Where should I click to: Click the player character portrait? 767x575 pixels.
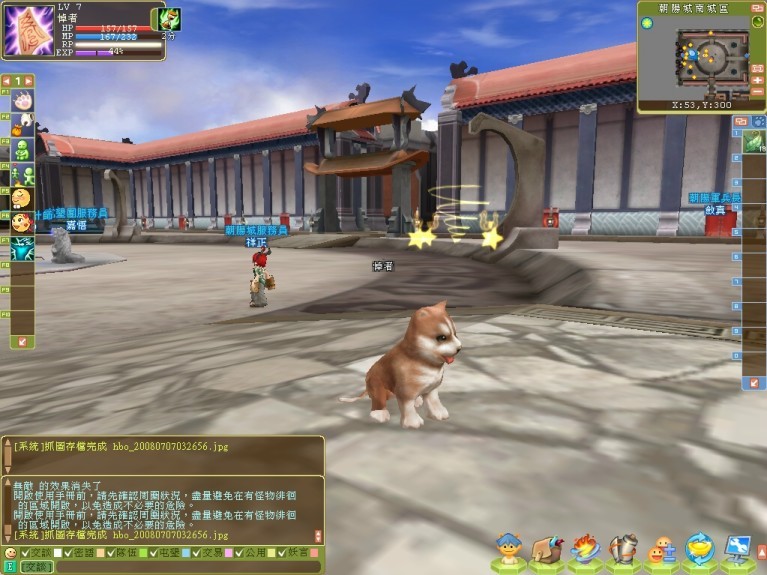[x=29, y=30]
